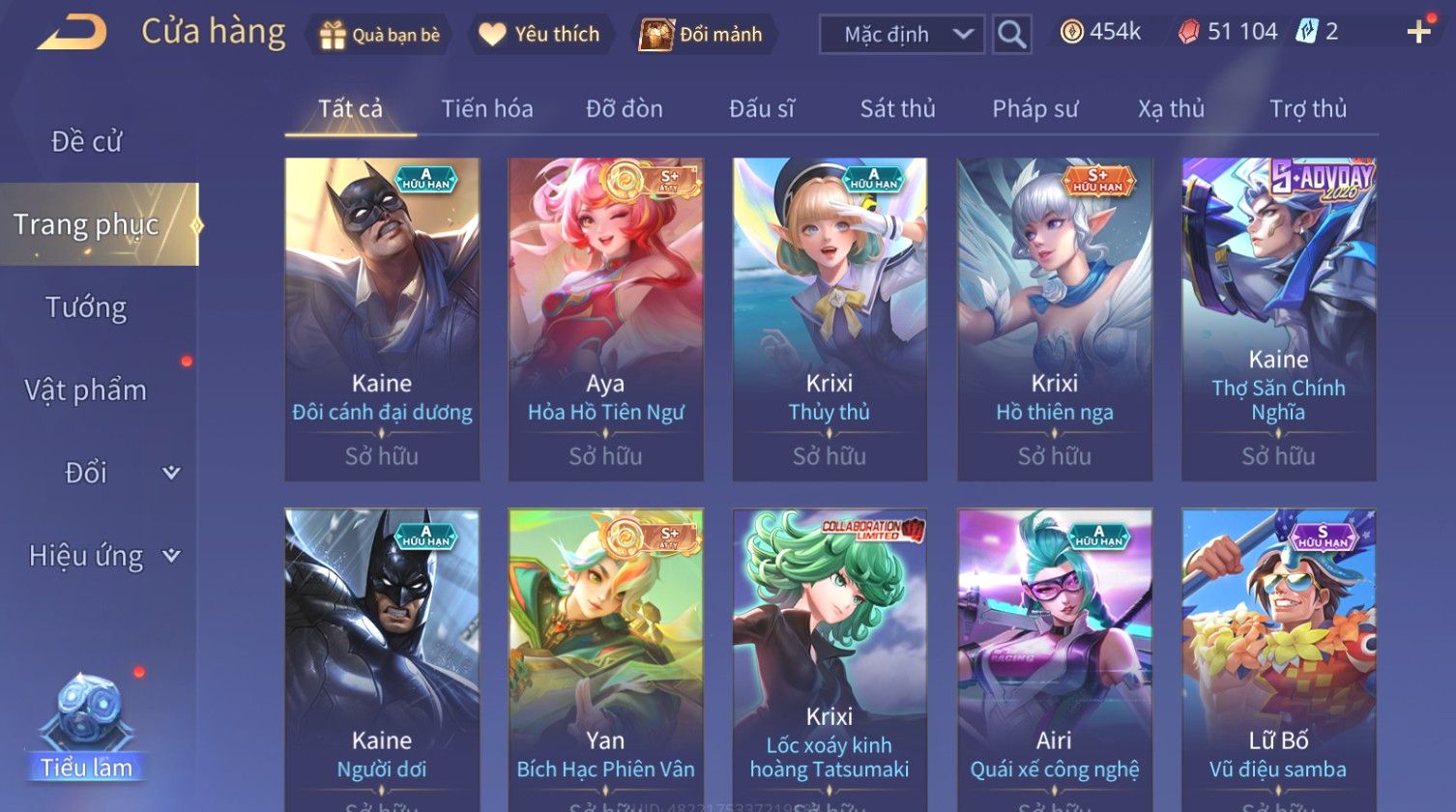Expand the Mặc định sort dropdown
Image resolution: width=1456 pixels, height=812 pixels.
(902, 35)
